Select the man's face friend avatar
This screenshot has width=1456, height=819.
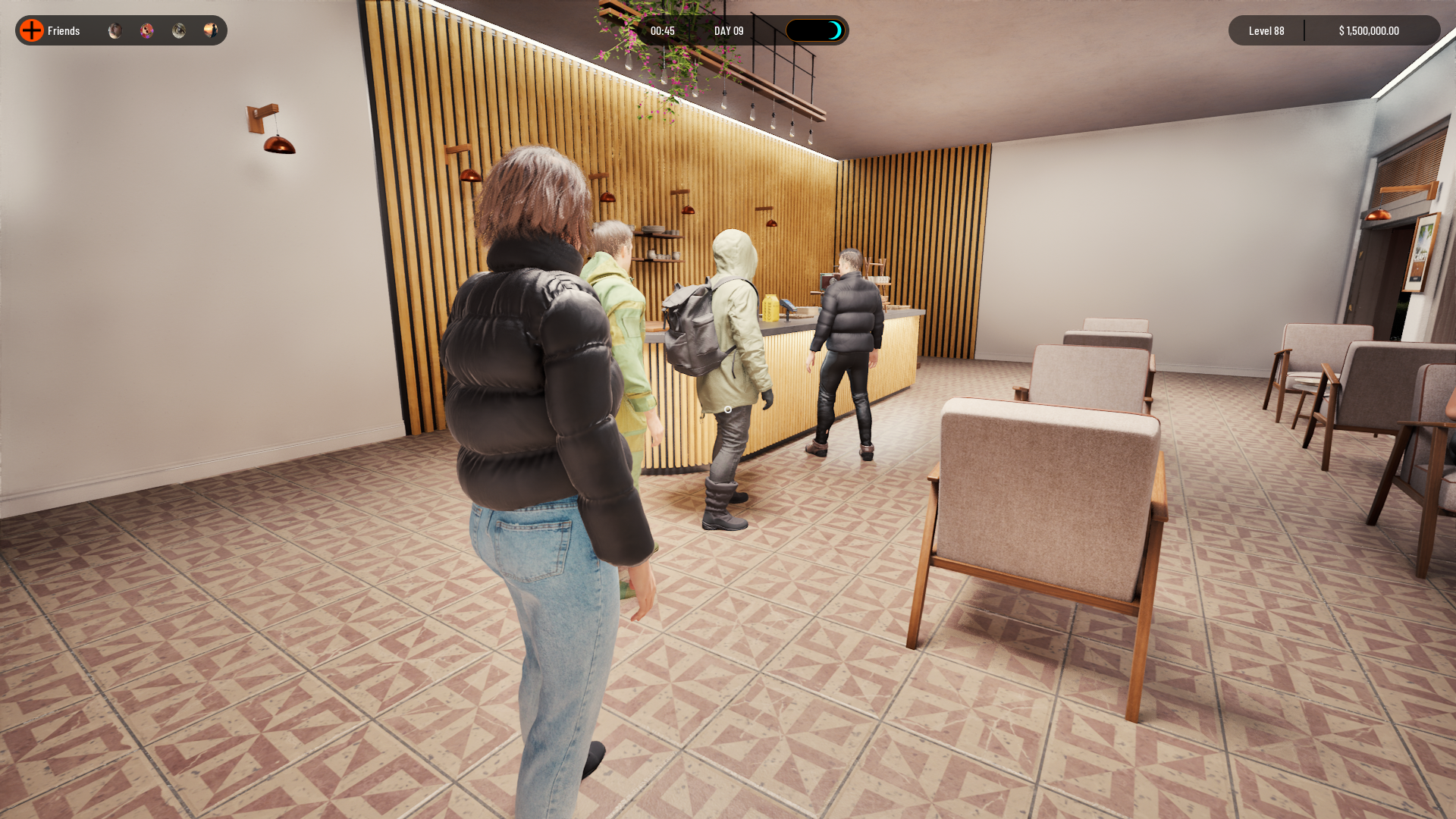pyautogui.click(x=115, y=30)
